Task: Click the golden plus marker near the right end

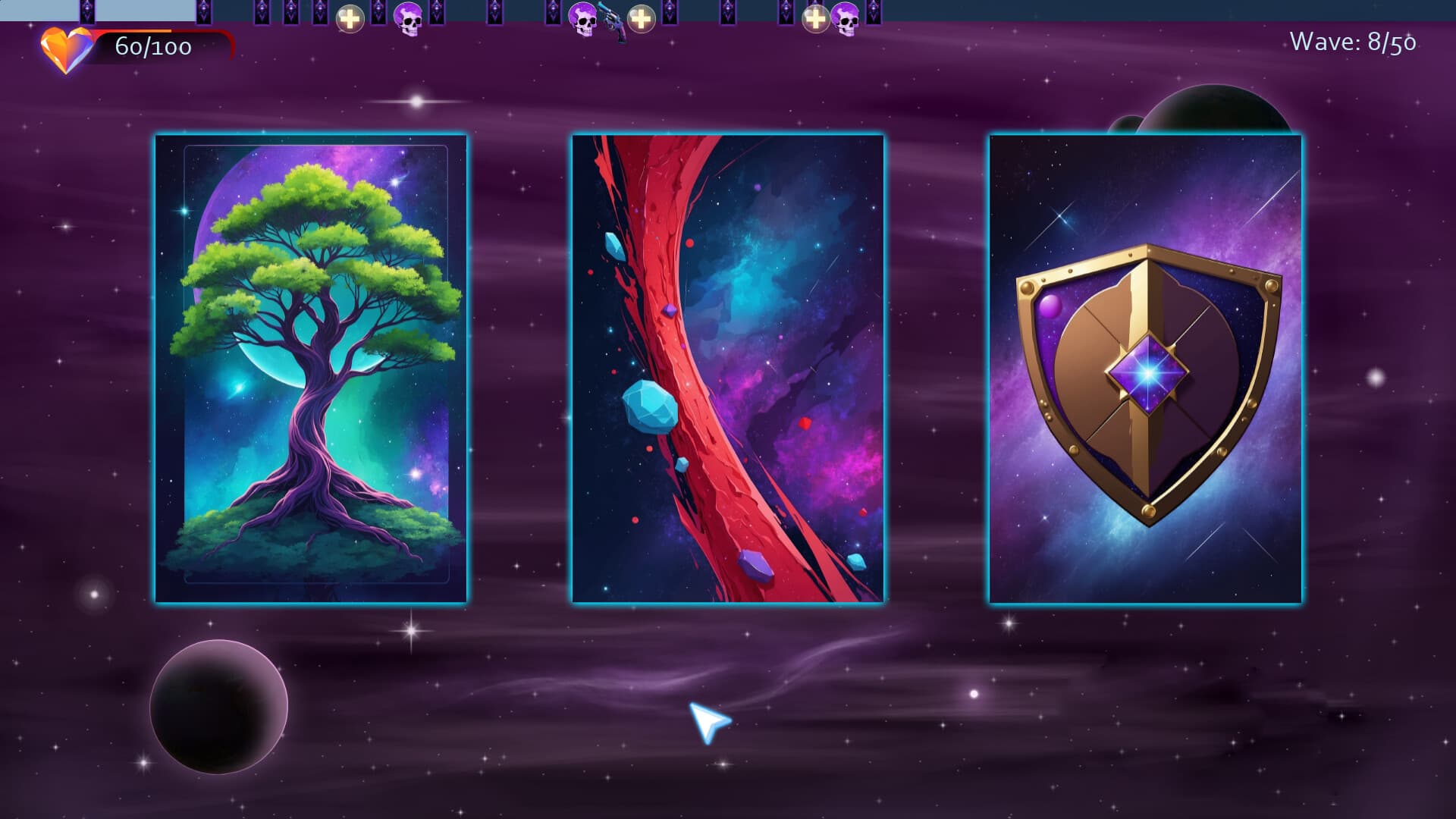Action: [x=817, y=19]
